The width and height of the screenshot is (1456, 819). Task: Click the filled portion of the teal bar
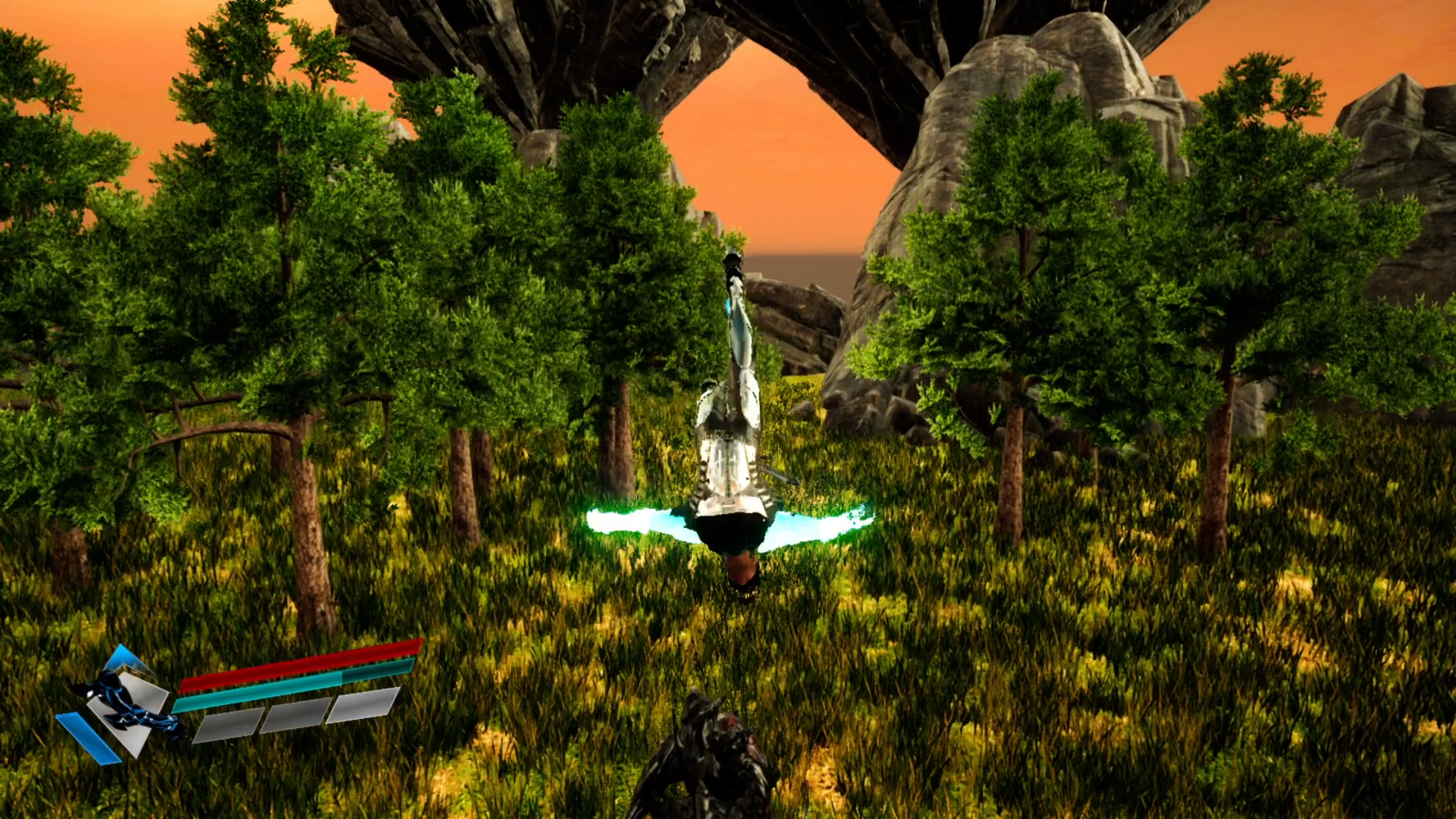[258, 692]
